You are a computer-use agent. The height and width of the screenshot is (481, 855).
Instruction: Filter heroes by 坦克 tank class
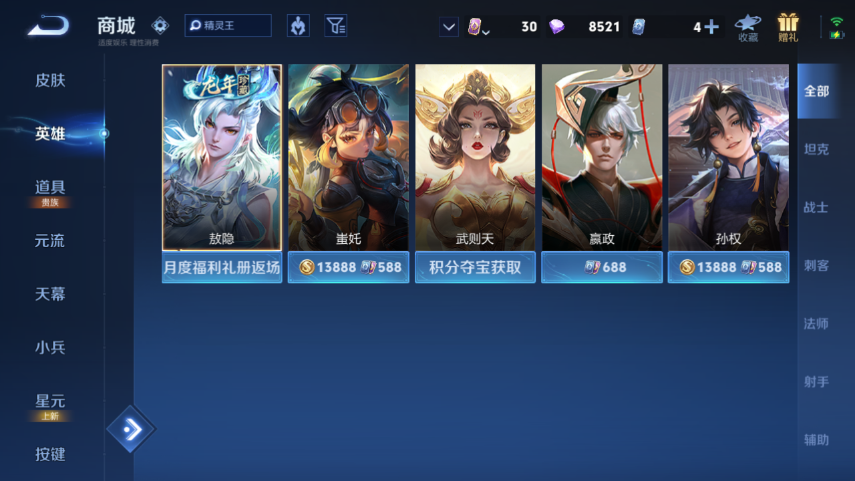pos(816,149)
